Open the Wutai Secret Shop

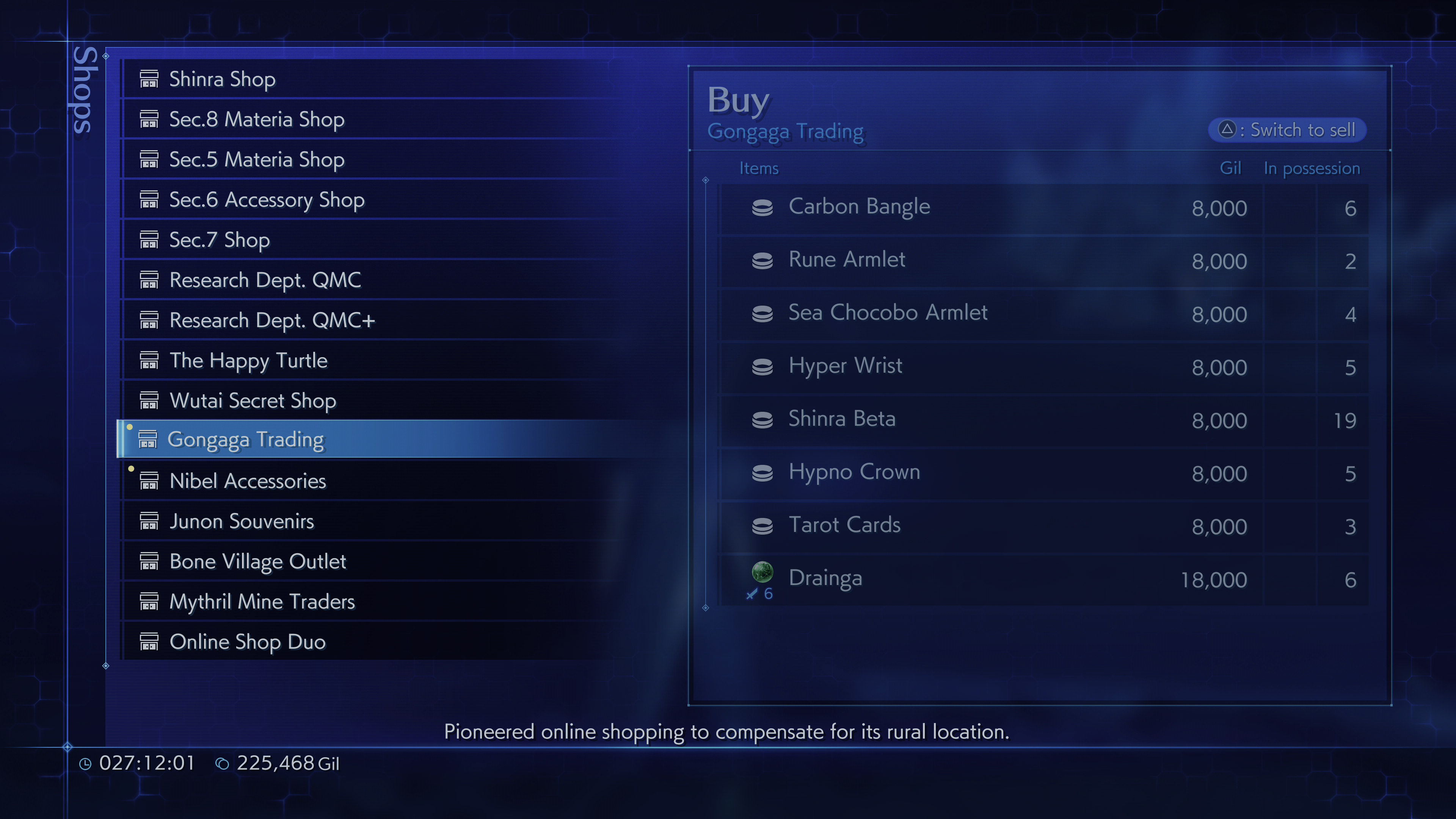click(253, 400)
